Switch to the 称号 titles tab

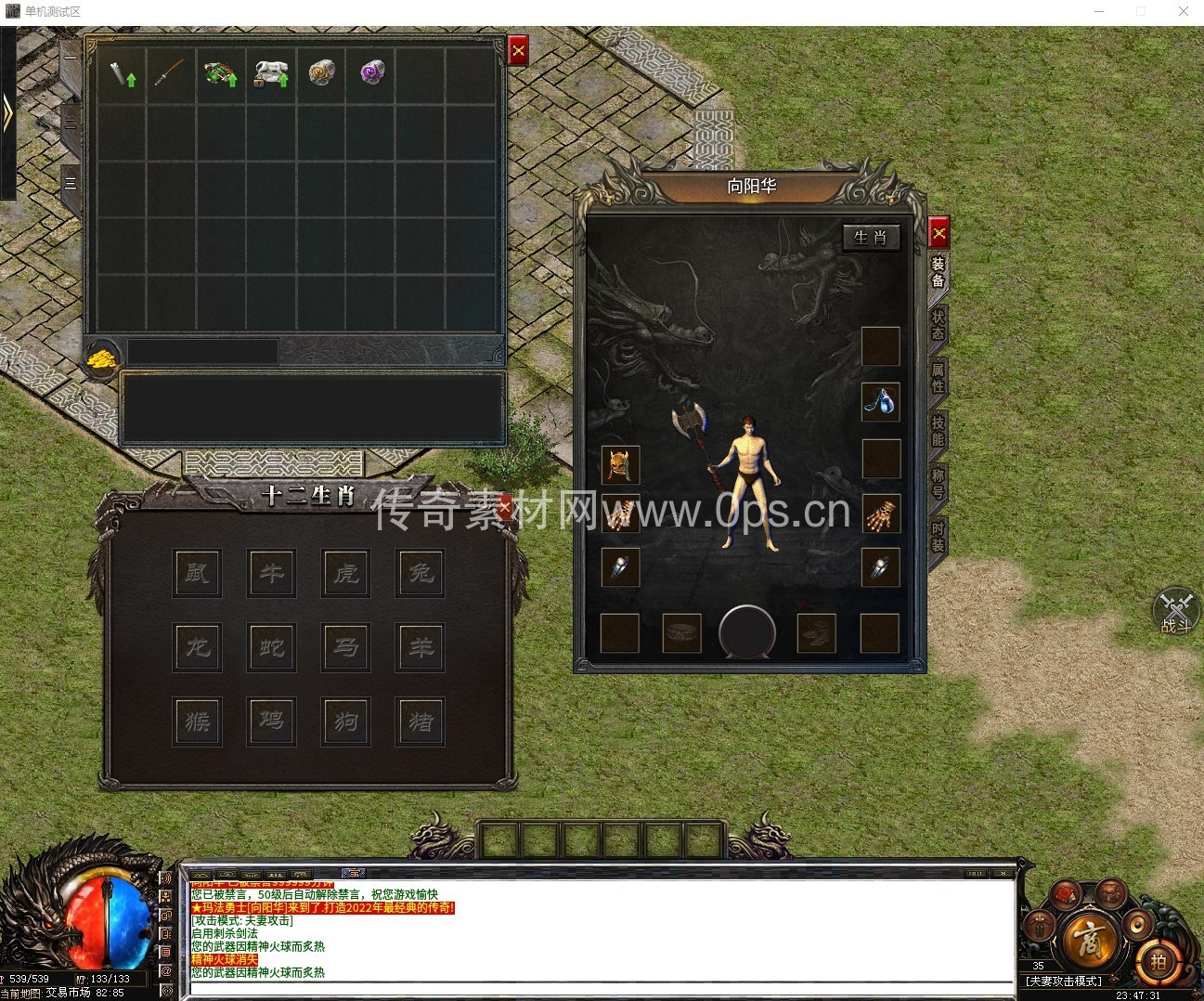click(x=938, y=484)
